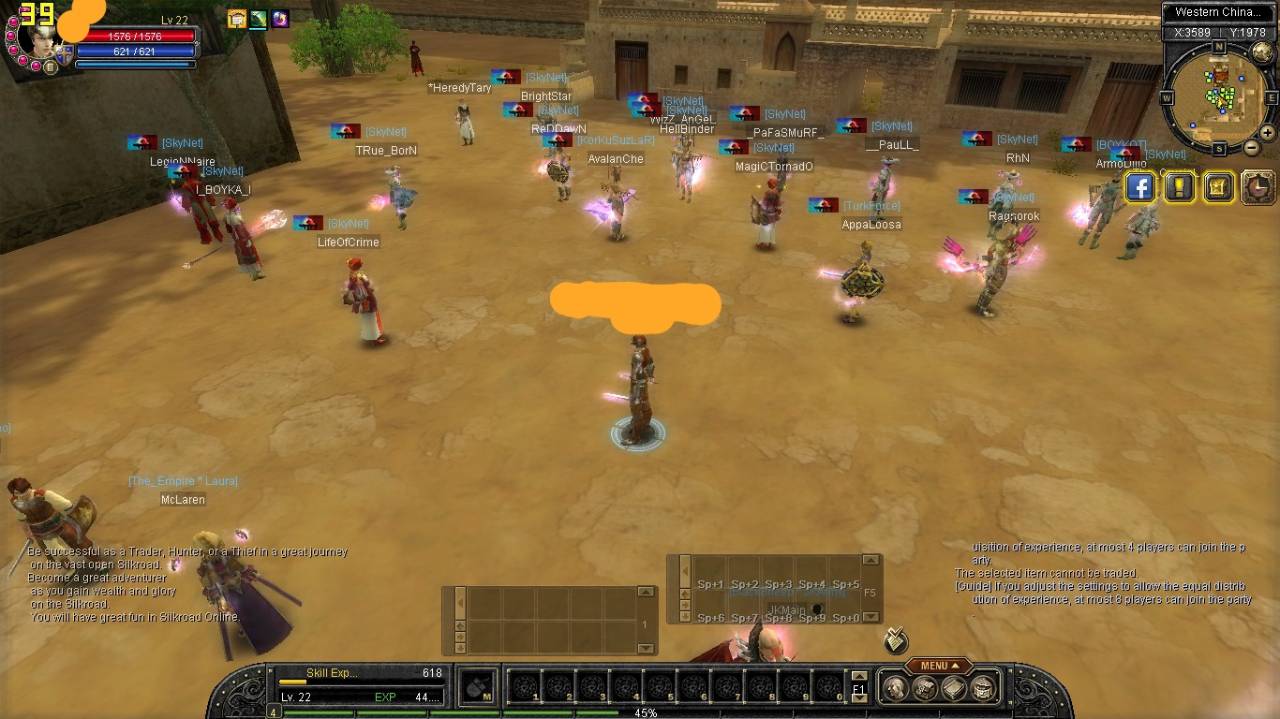
Task: Open the yellow exclamation mark notice
Action: click(1179, 187)
